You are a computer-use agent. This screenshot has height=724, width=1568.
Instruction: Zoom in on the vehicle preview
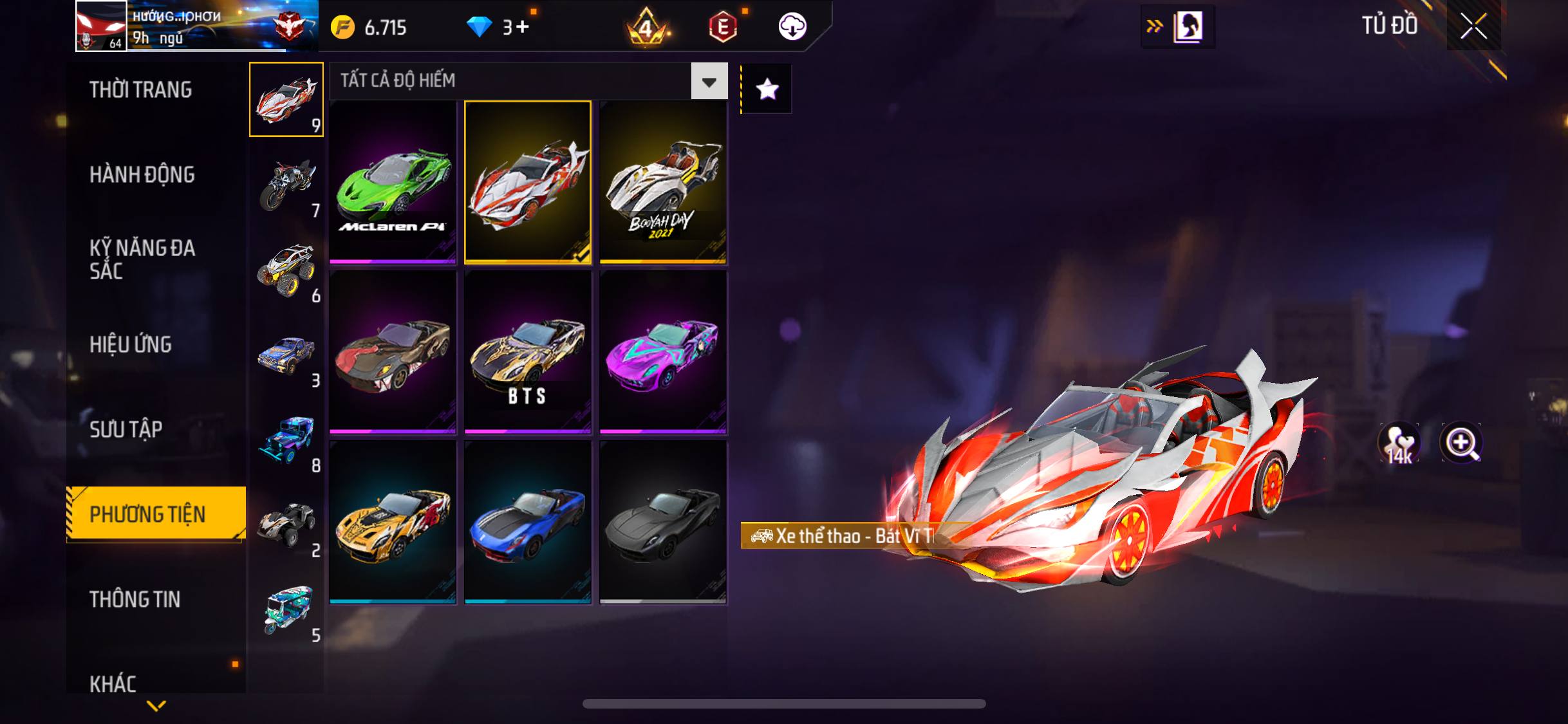(x=1461, y=443)
